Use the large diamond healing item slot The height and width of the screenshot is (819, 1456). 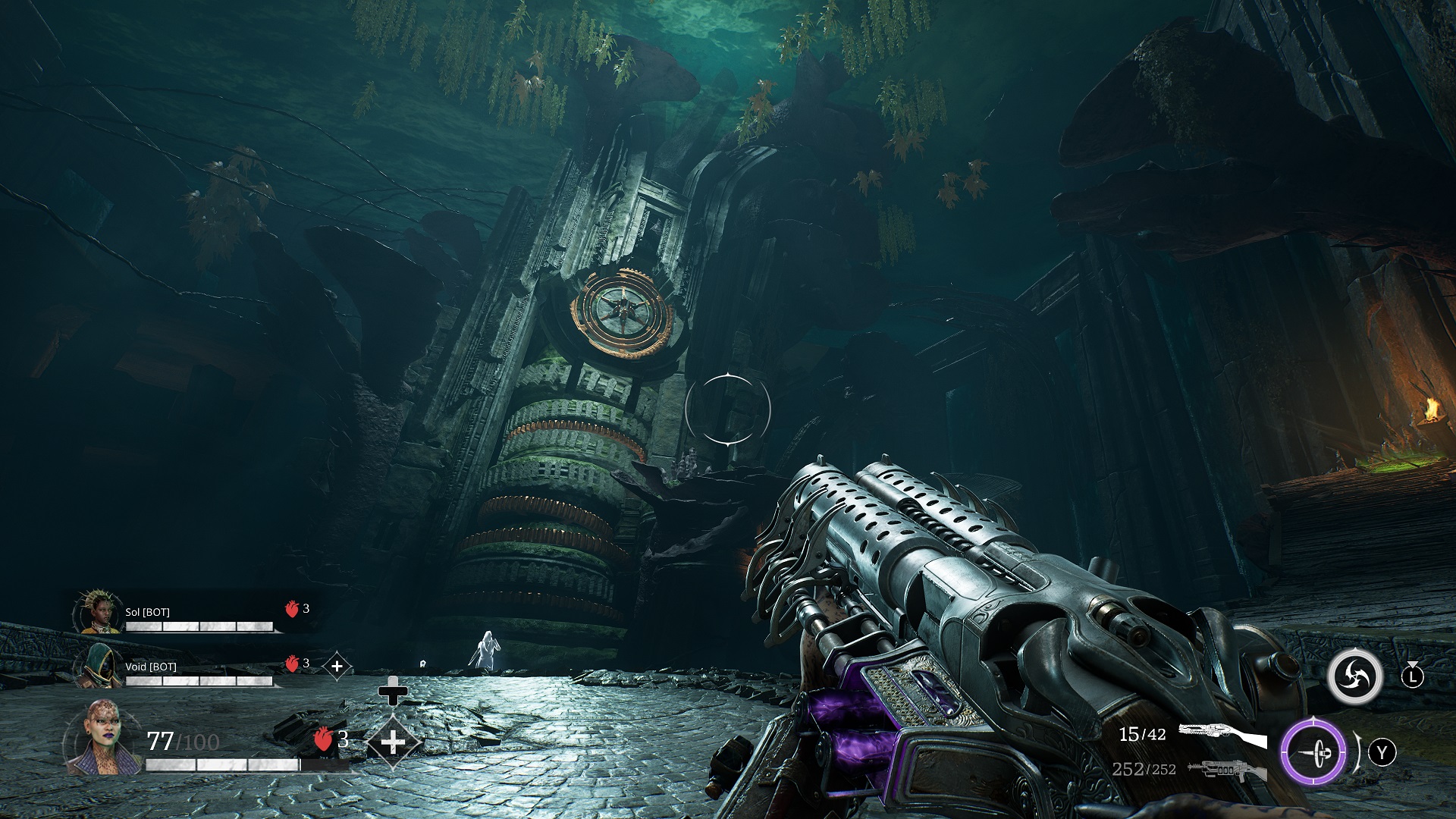[392, 741]
